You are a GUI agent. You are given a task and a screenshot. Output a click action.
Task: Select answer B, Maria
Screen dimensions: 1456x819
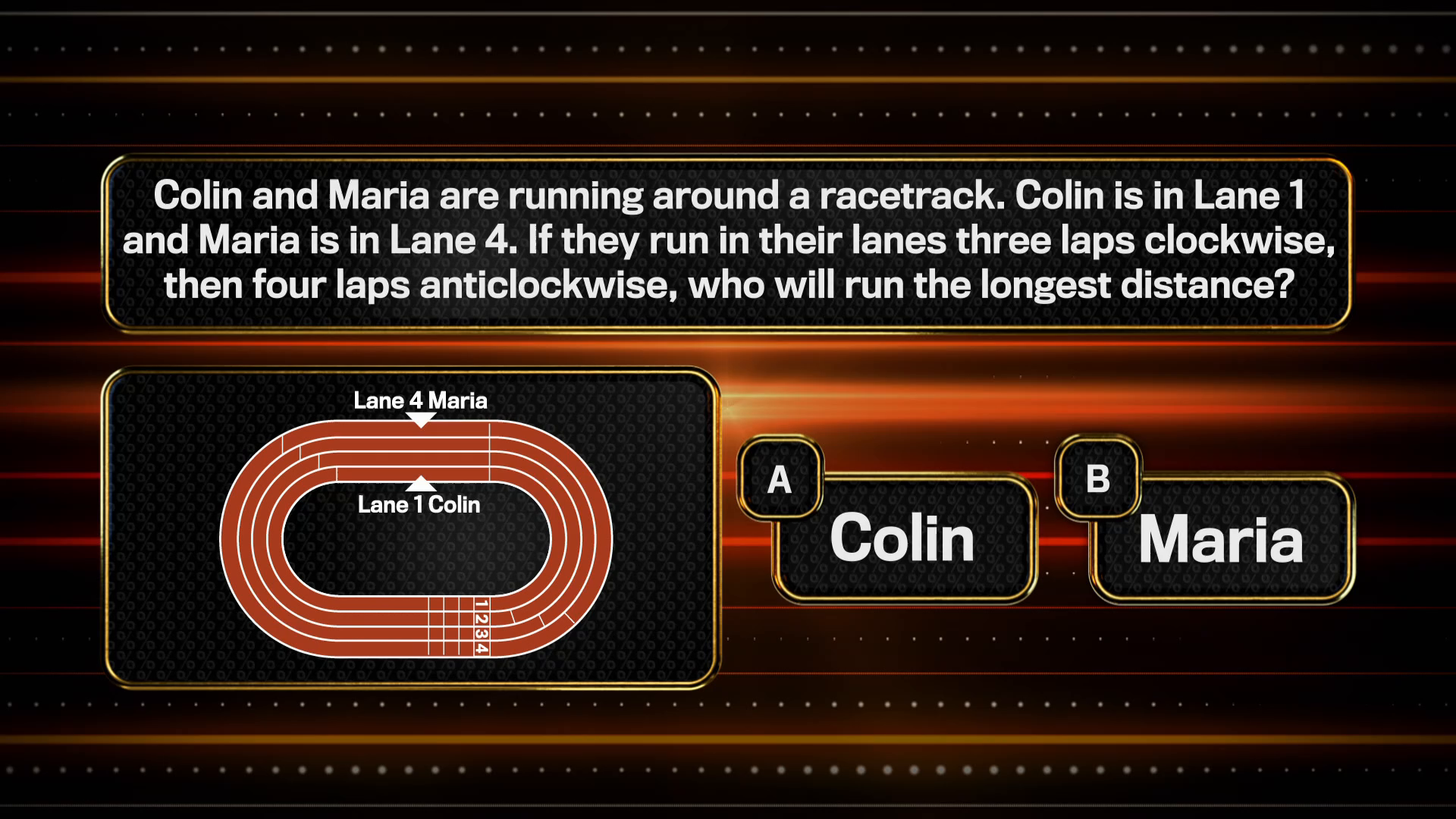click(x=1220, y=538)
